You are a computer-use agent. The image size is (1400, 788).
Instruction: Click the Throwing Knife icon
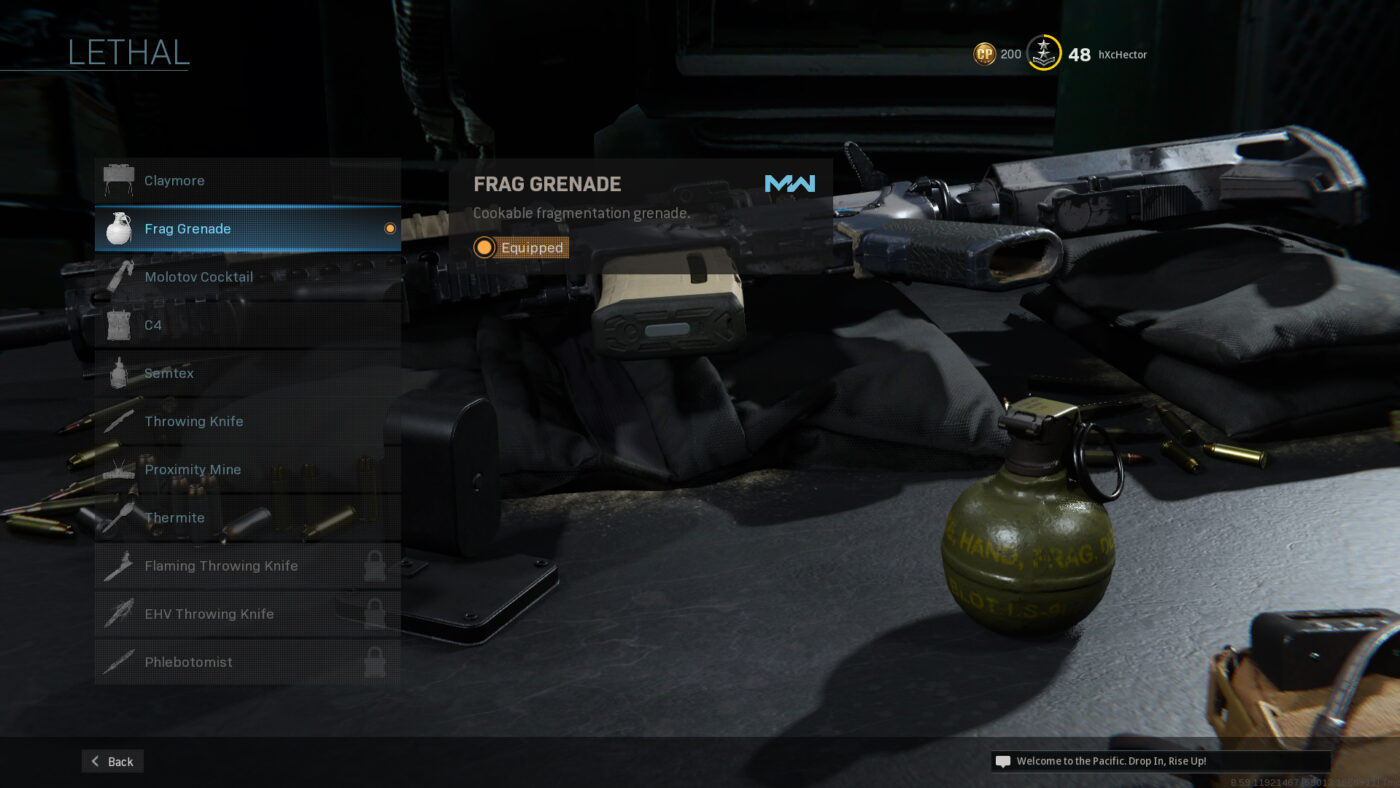coord(119,420)
